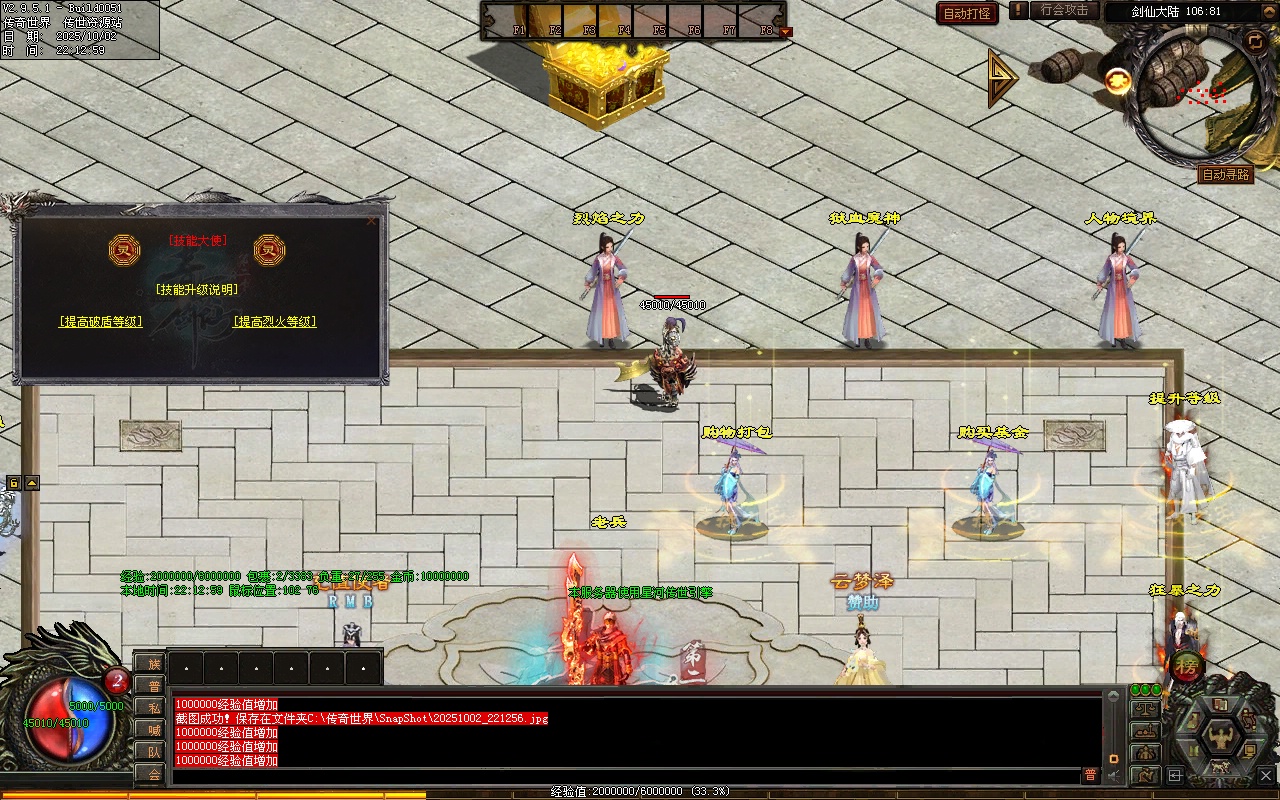Viewport: 1280px width, 800px height.
Task: Choose 提高烈火等级 dialogue option
Action: coord(275,322)
